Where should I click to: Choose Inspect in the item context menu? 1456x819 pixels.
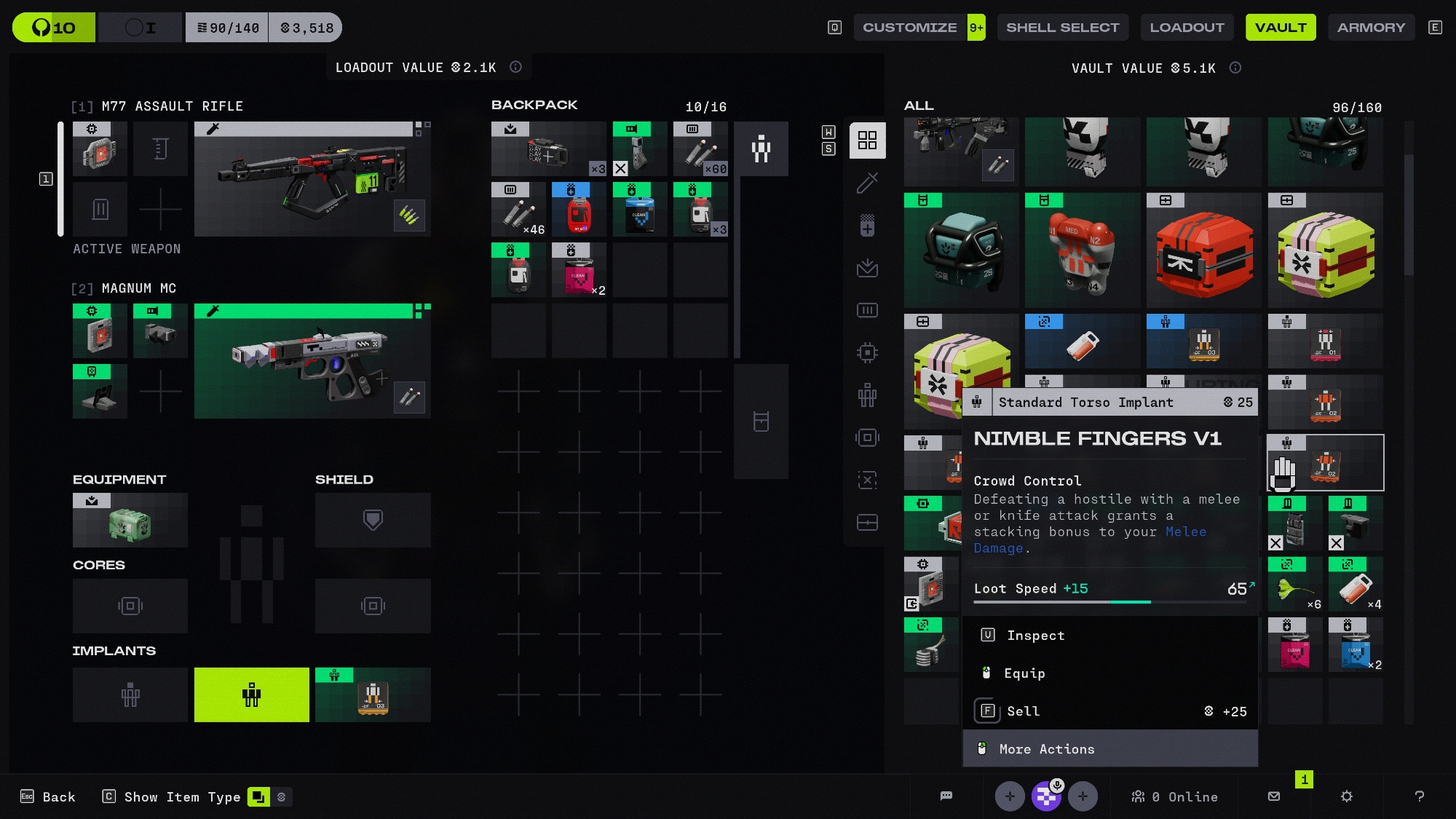[x=1035, y=636]
